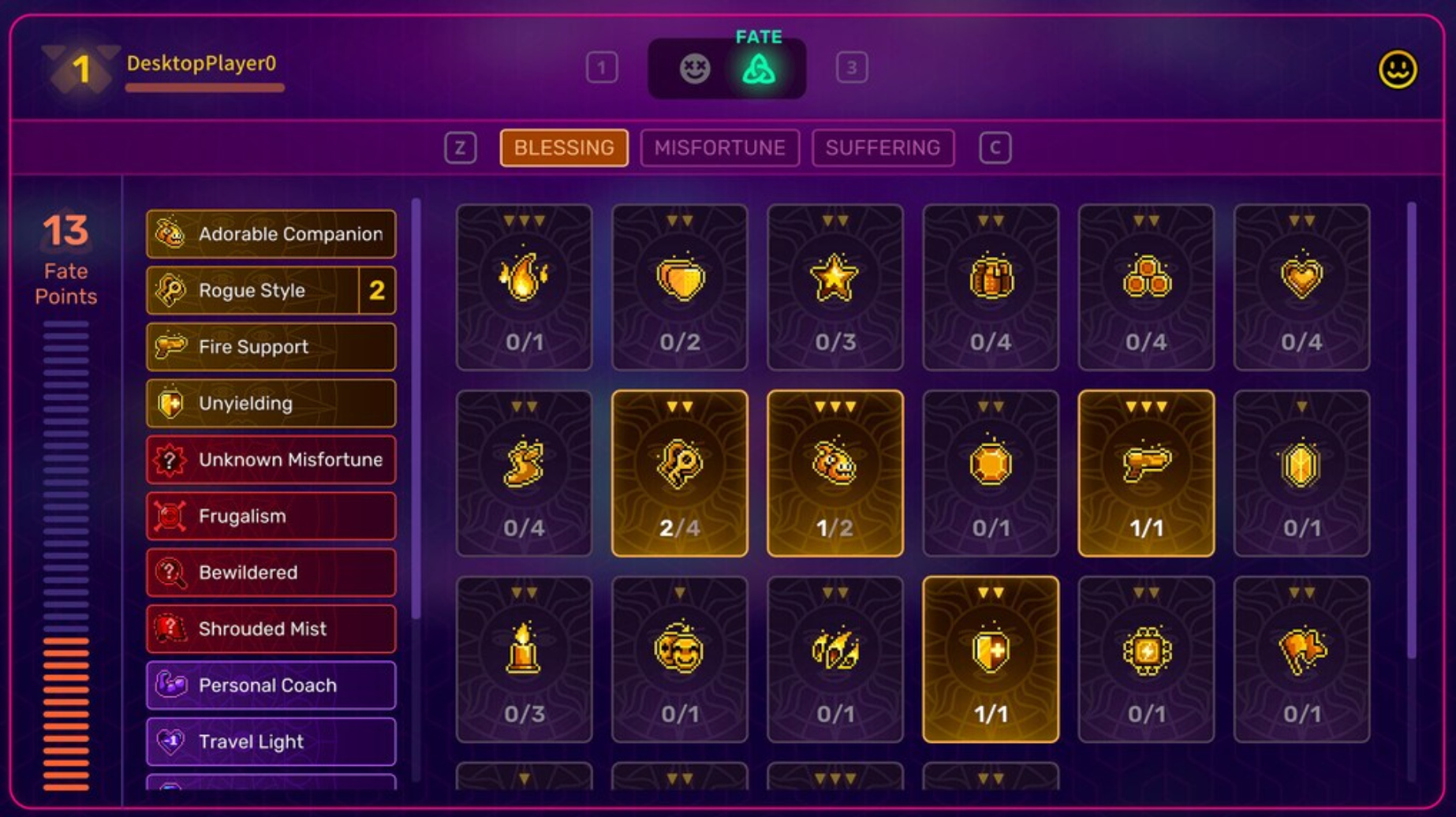Click the pistol blessing card
1456x817 pixels.
[x=1145, y=473]
